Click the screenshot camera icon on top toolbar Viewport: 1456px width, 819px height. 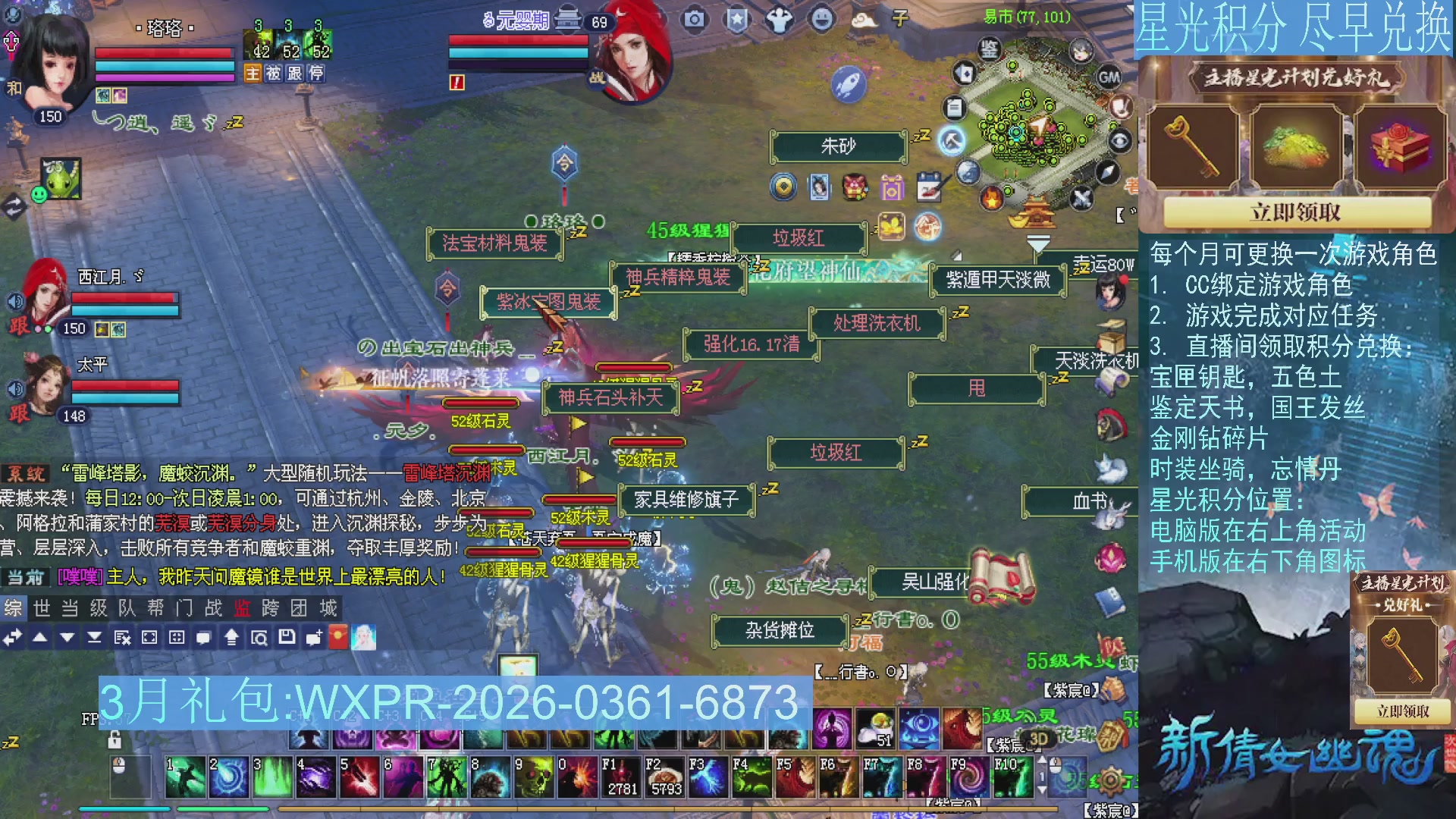[695, 20]
